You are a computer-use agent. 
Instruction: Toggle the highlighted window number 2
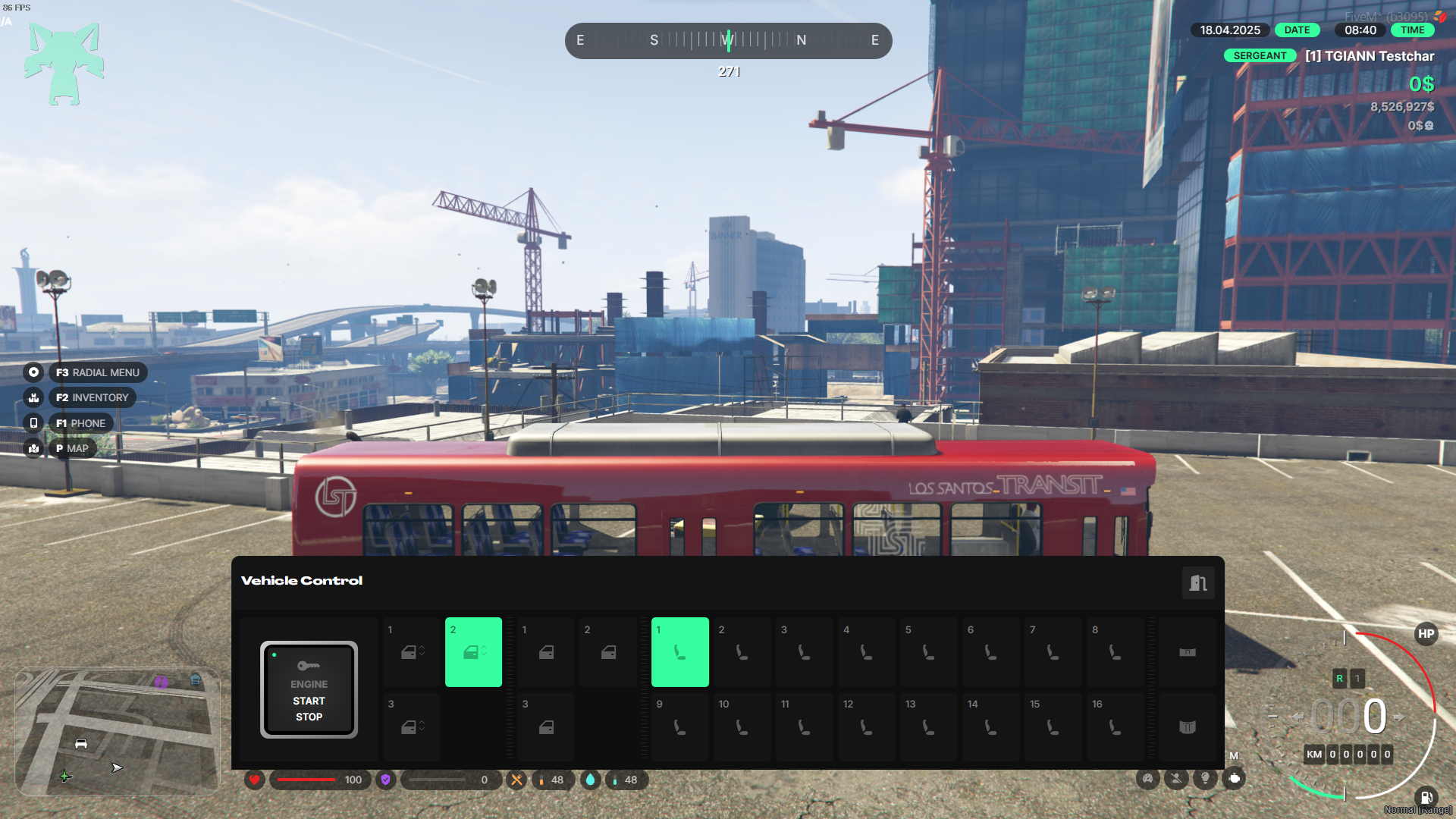(x=473, y=652)
